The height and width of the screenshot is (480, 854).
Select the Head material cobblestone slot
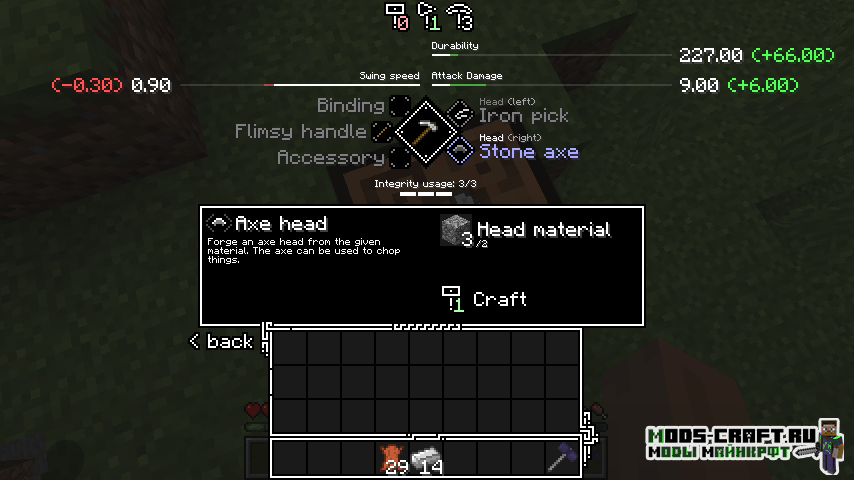point(456,230)
